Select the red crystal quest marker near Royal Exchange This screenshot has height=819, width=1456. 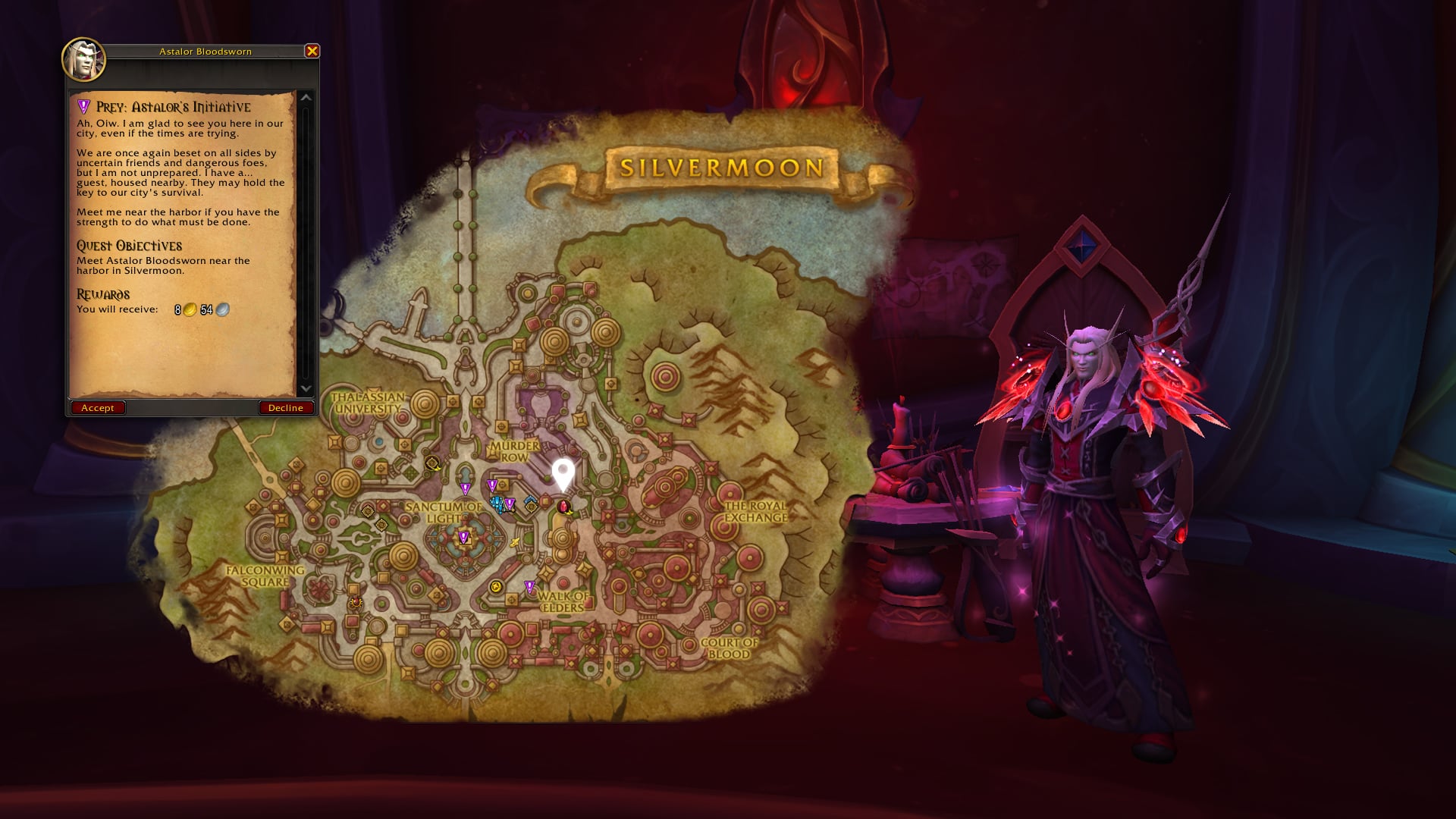click(563, 507)
